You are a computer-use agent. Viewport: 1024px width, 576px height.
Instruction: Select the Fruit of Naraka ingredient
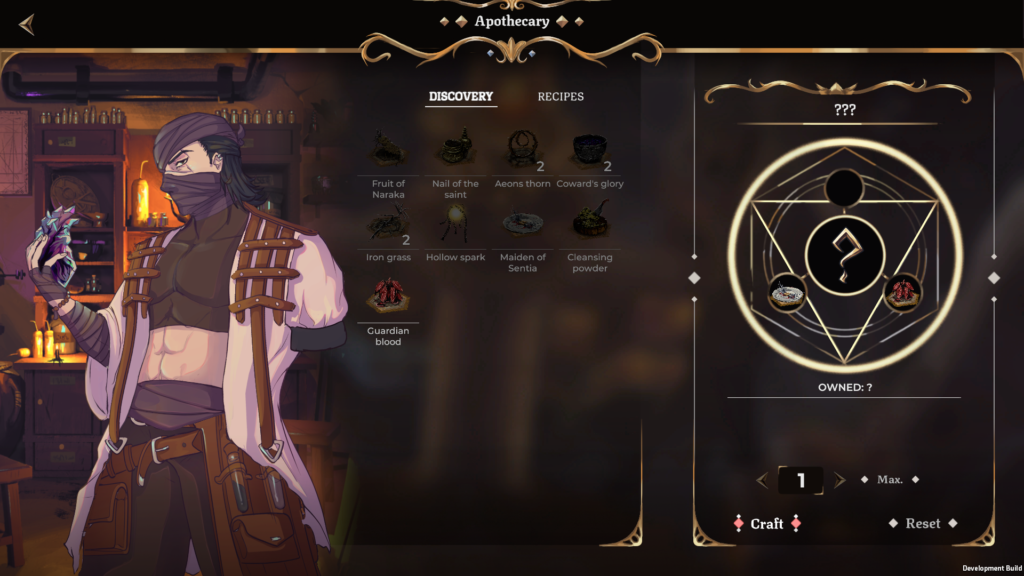click(x=388, y=150)
